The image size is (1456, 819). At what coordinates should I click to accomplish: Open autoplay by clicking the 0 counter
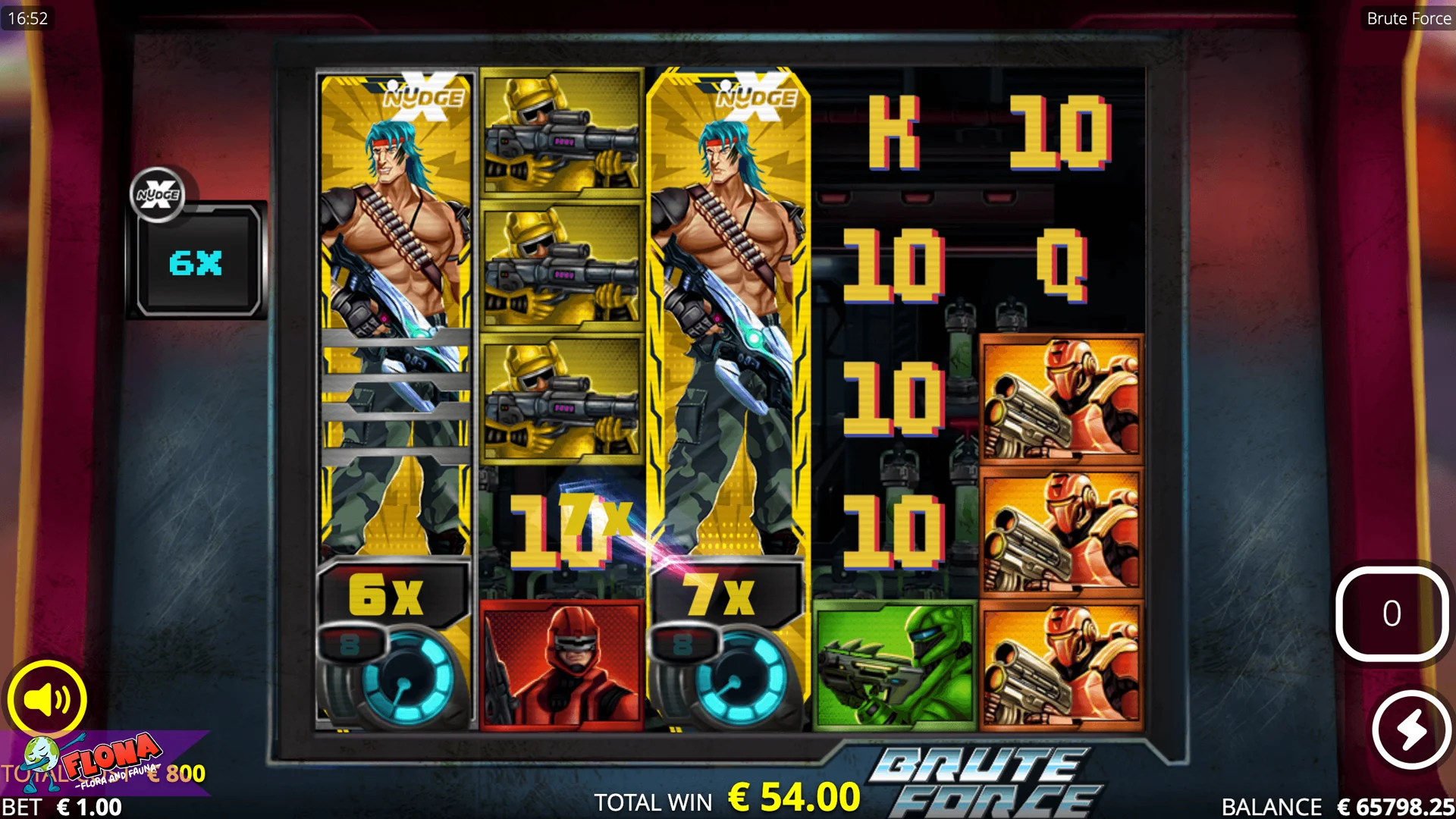point(1392,616)
